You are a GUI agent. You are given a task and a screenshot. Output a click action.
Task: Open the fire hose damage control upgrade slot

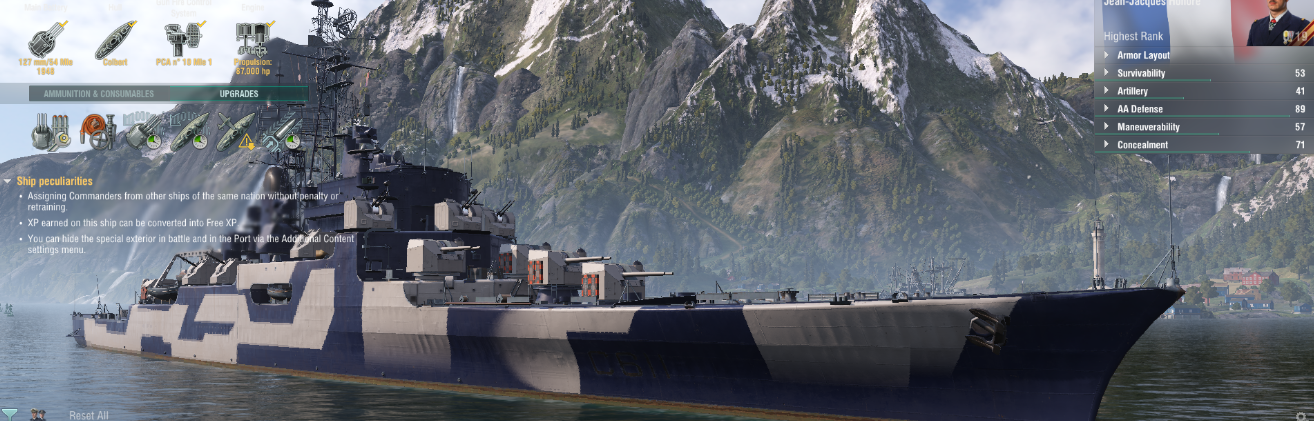97,133
